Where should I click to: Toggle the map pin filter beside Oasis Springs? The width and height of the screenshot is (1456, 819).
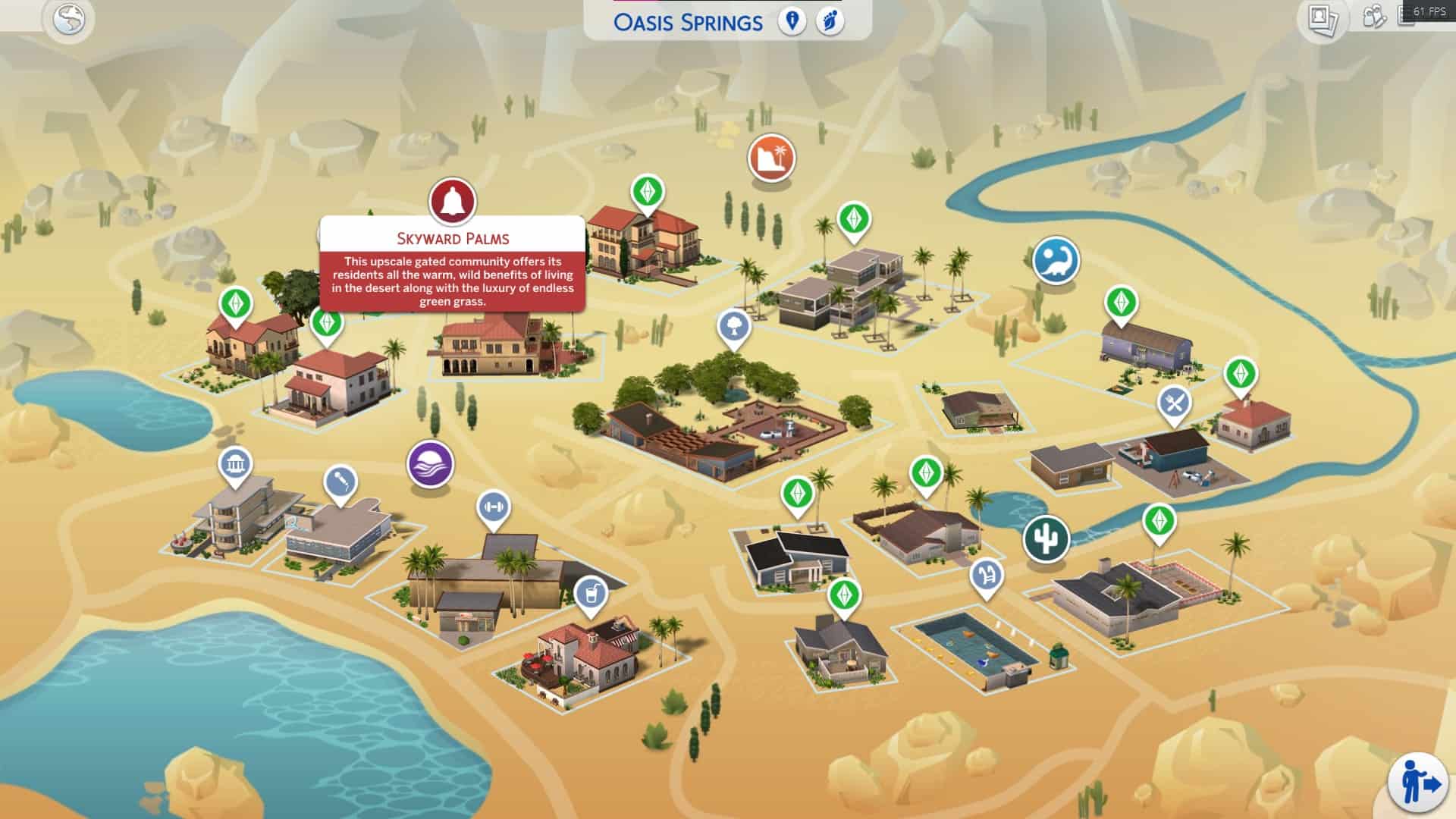[792, 21]
